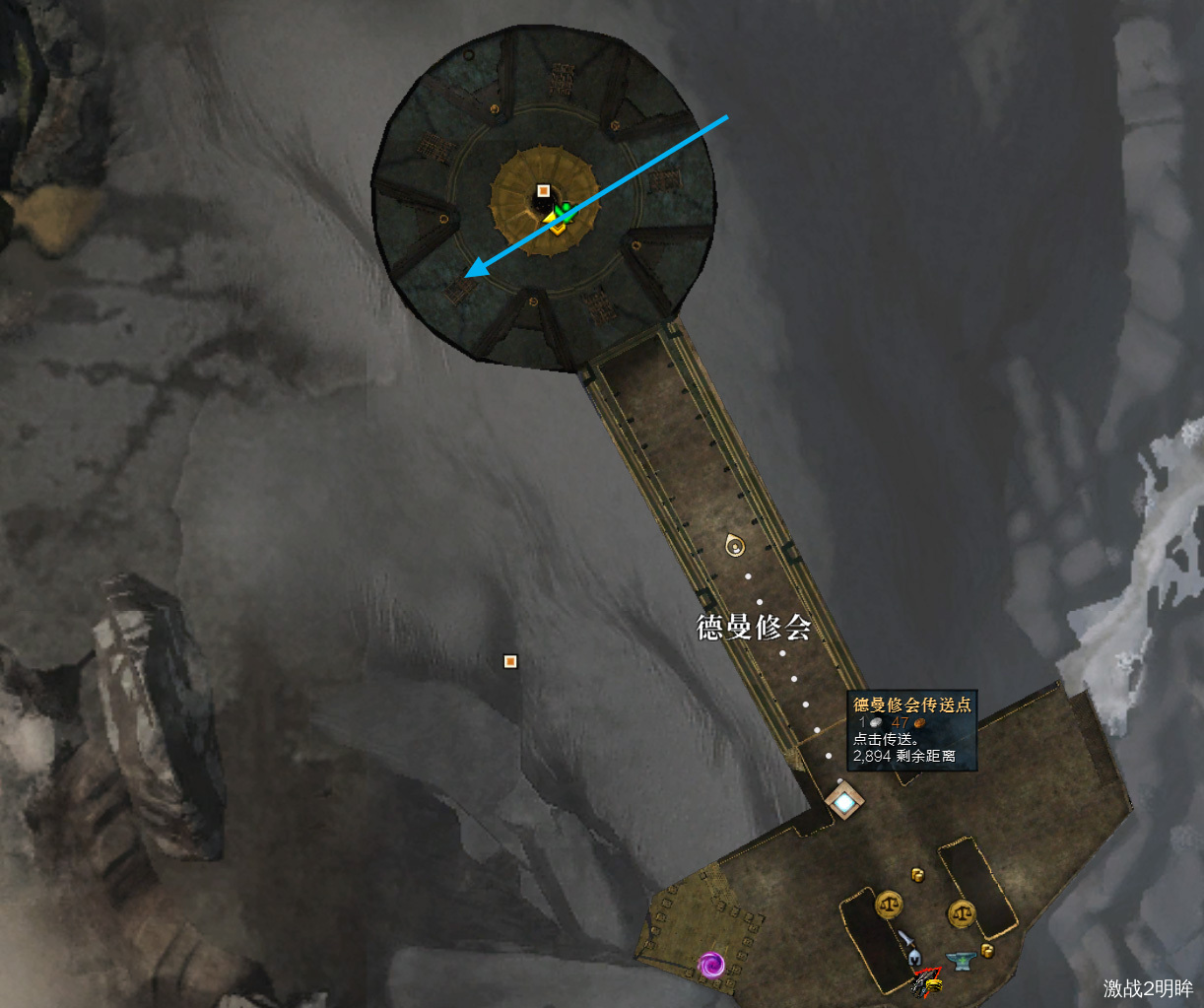The width and height of the screenshot is (1204, 1008).
Task: Click the helmet armor merchant marker
Action: [914, 955]
